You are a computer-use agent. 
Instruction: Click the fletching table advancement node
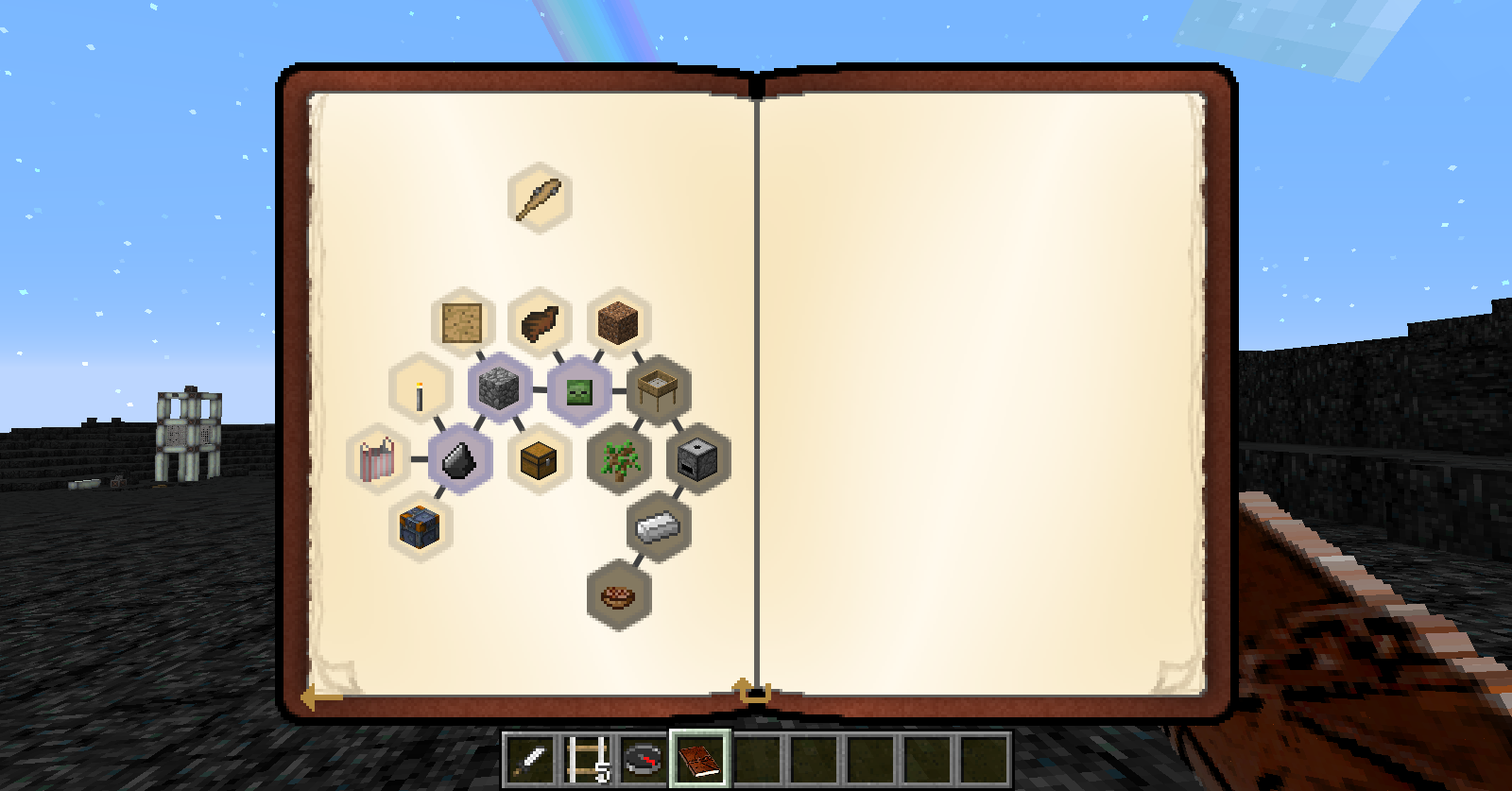point(659,388)
